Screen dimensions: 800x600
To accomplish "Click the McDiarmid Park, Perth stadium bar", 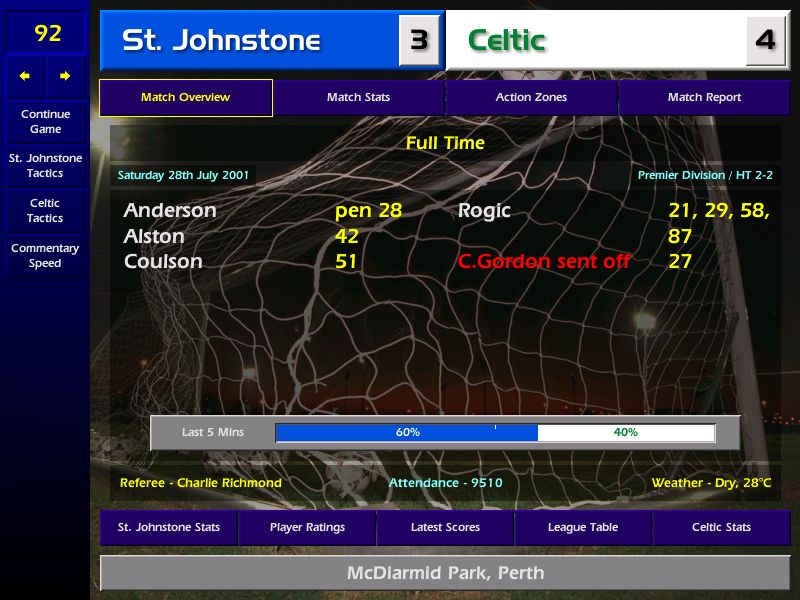I will click(x=445, y=573).
